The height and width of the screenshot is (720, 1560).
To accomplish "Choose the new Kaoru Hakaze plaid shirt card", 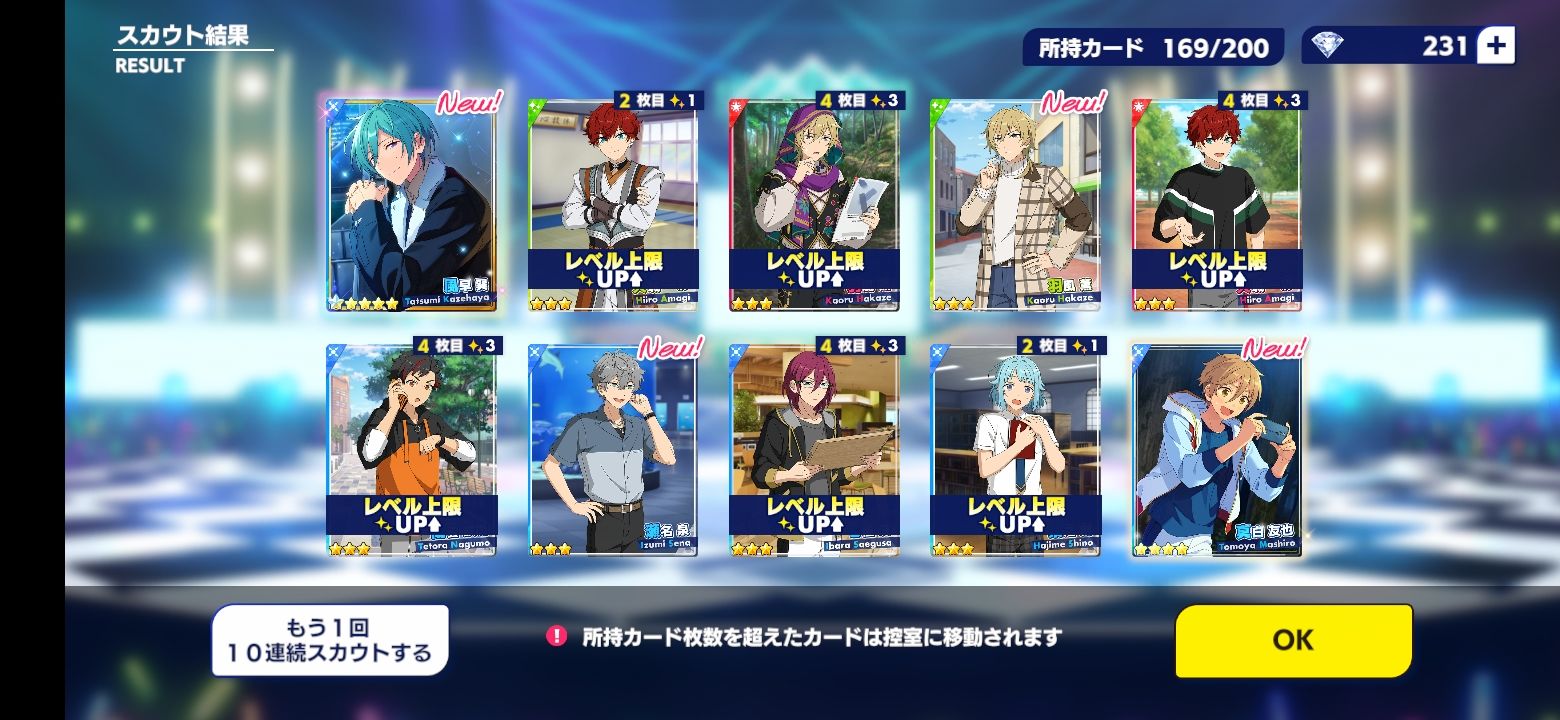I will 1015,204.
